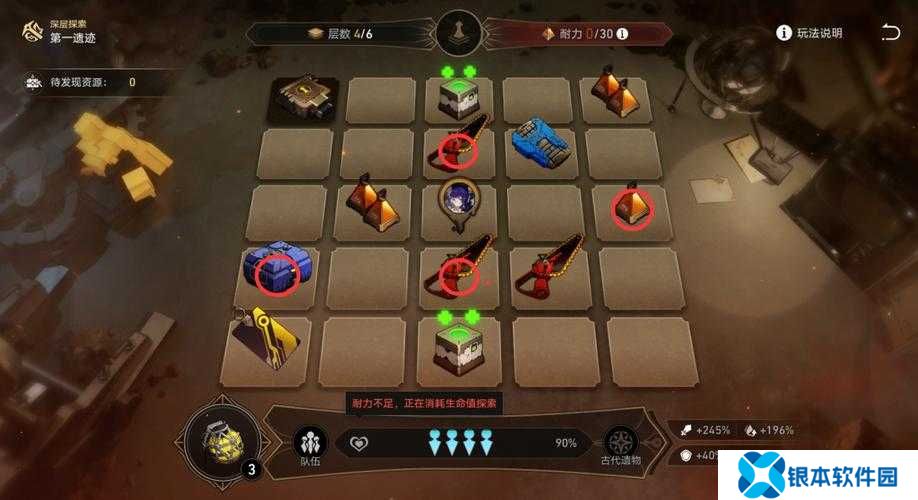Select the treasure chest tile
This screenshot has width=918, height=500.
click(302, 98)
